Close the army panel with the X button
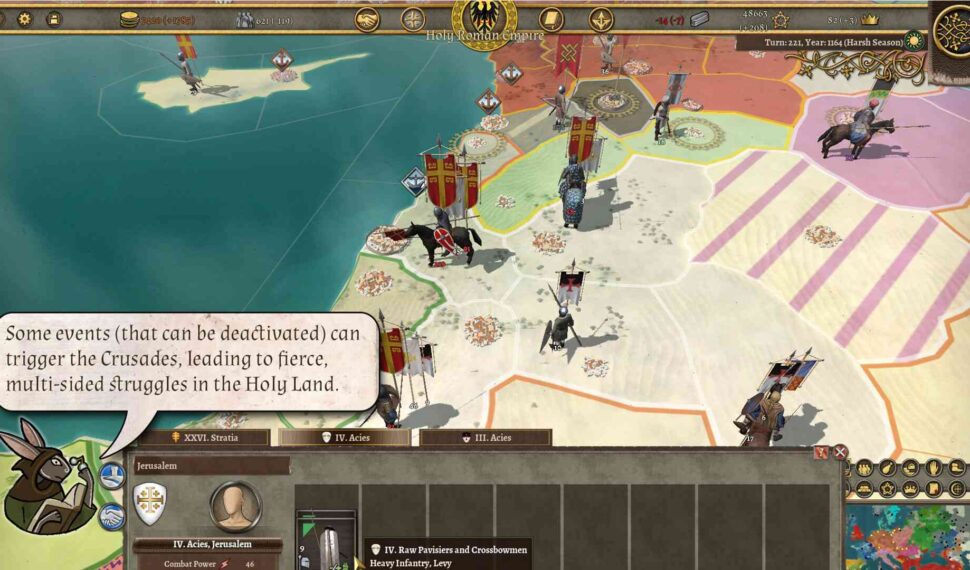This screenshot has width=970, height=570. [840, 452]
